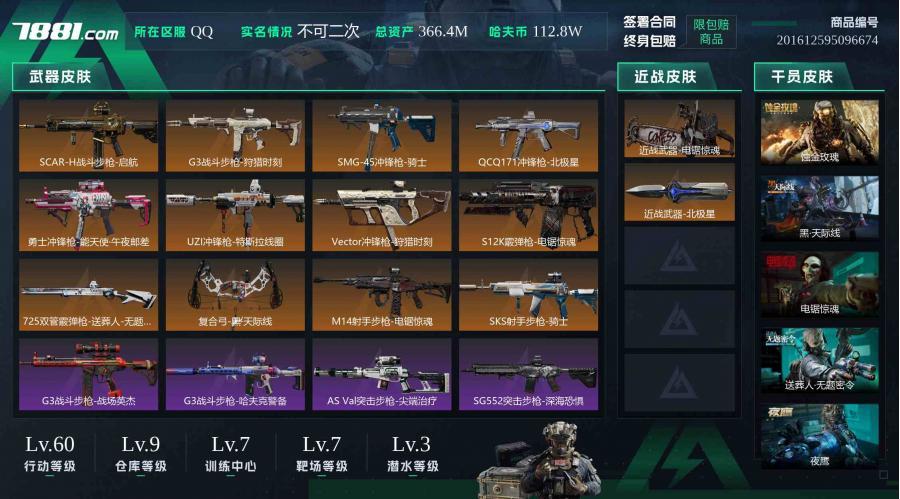
Task: Select the SMG-45 骑士 skin tile
Action: (382, 135)
